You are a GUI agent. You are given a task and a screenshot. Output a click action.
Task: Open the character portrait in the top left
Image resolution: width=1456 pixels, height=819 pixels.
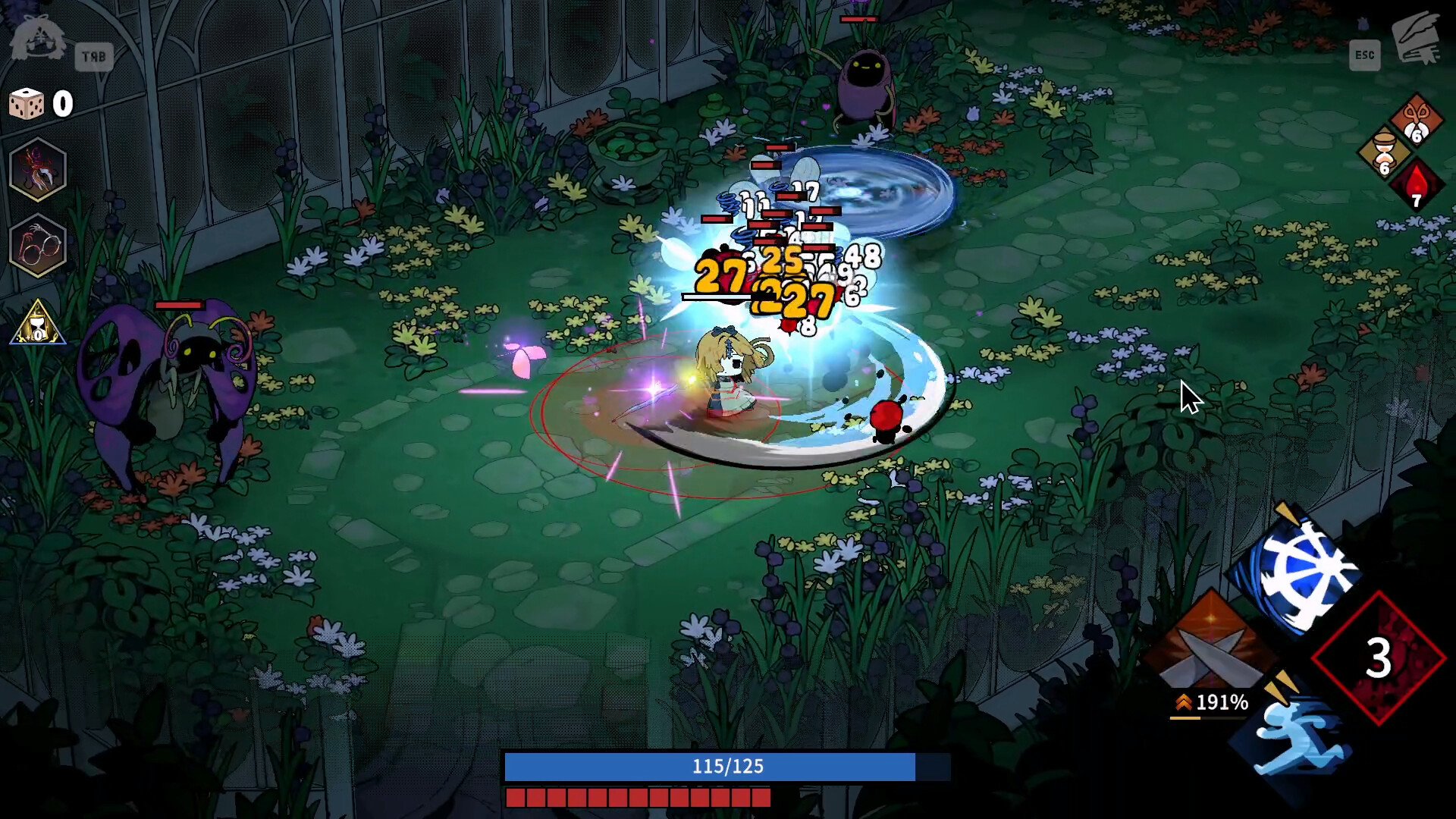[36, 36]
